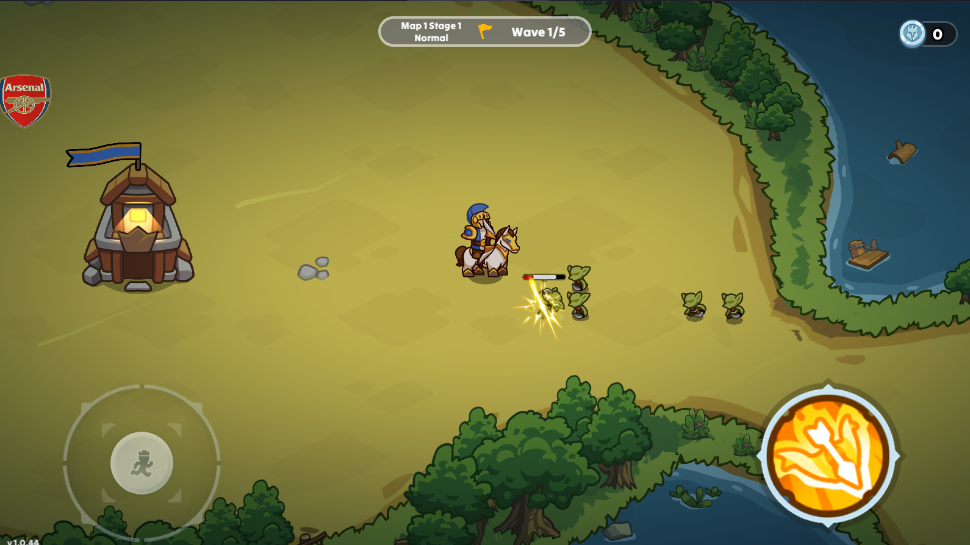Tap the virtual joystick running-man knob
Viewport: 970px width, 545px height.
pyautogui.click(x=142, y=463)
